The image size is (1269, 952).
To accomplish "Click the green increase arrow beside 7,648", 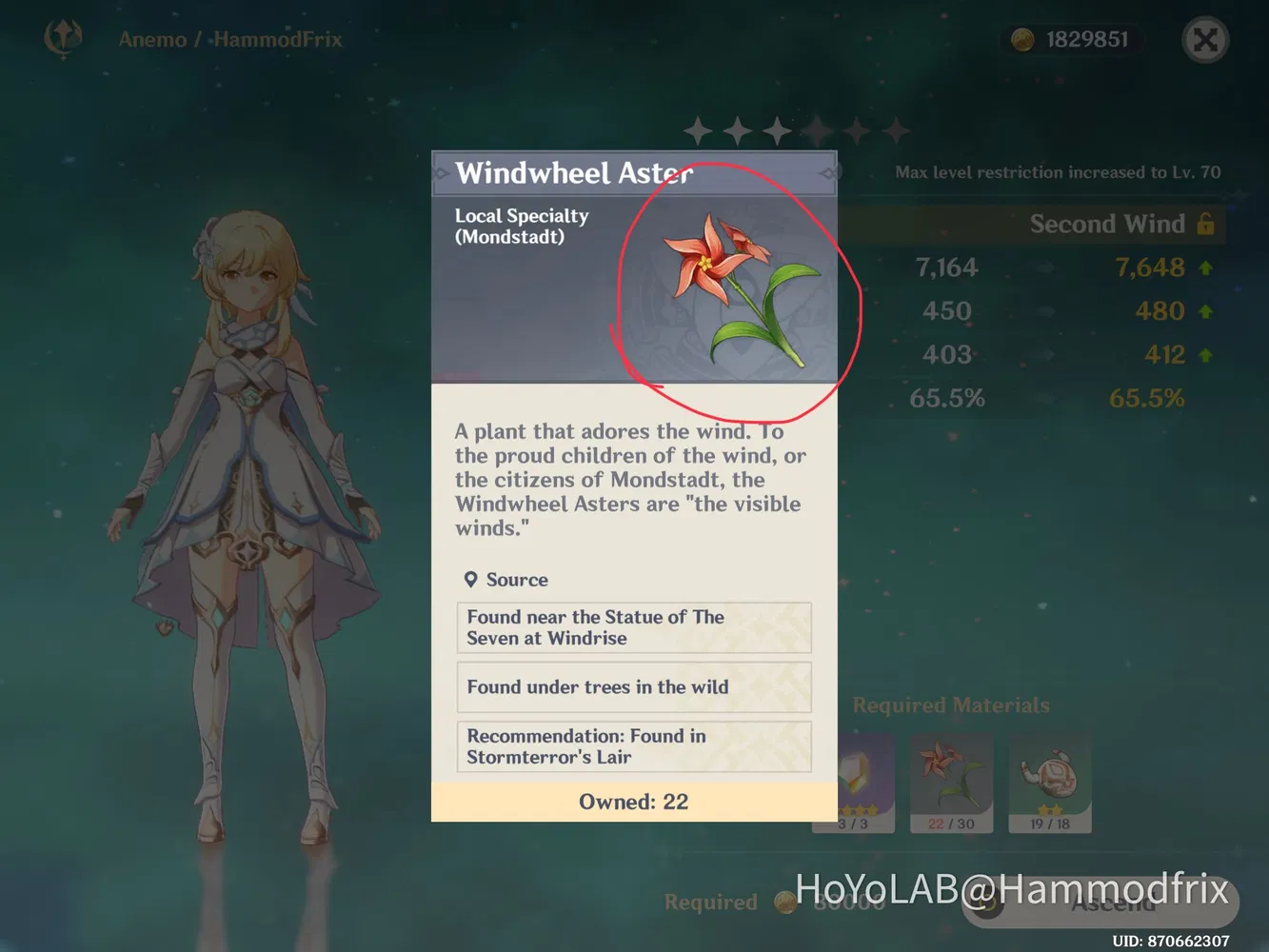I will pyautogui.click(x=1205, y=268).
